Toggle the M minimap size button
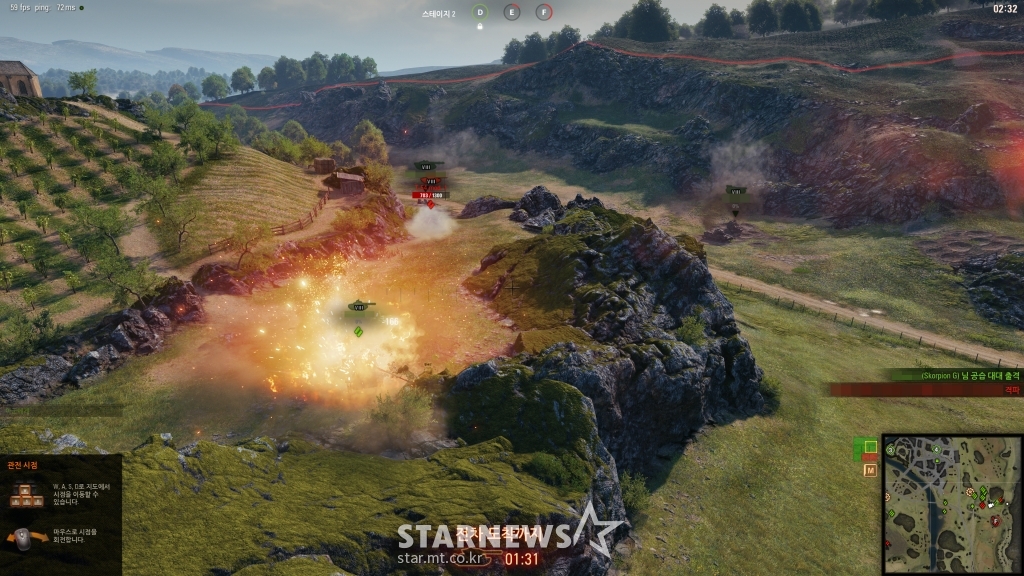 [870, 469]
